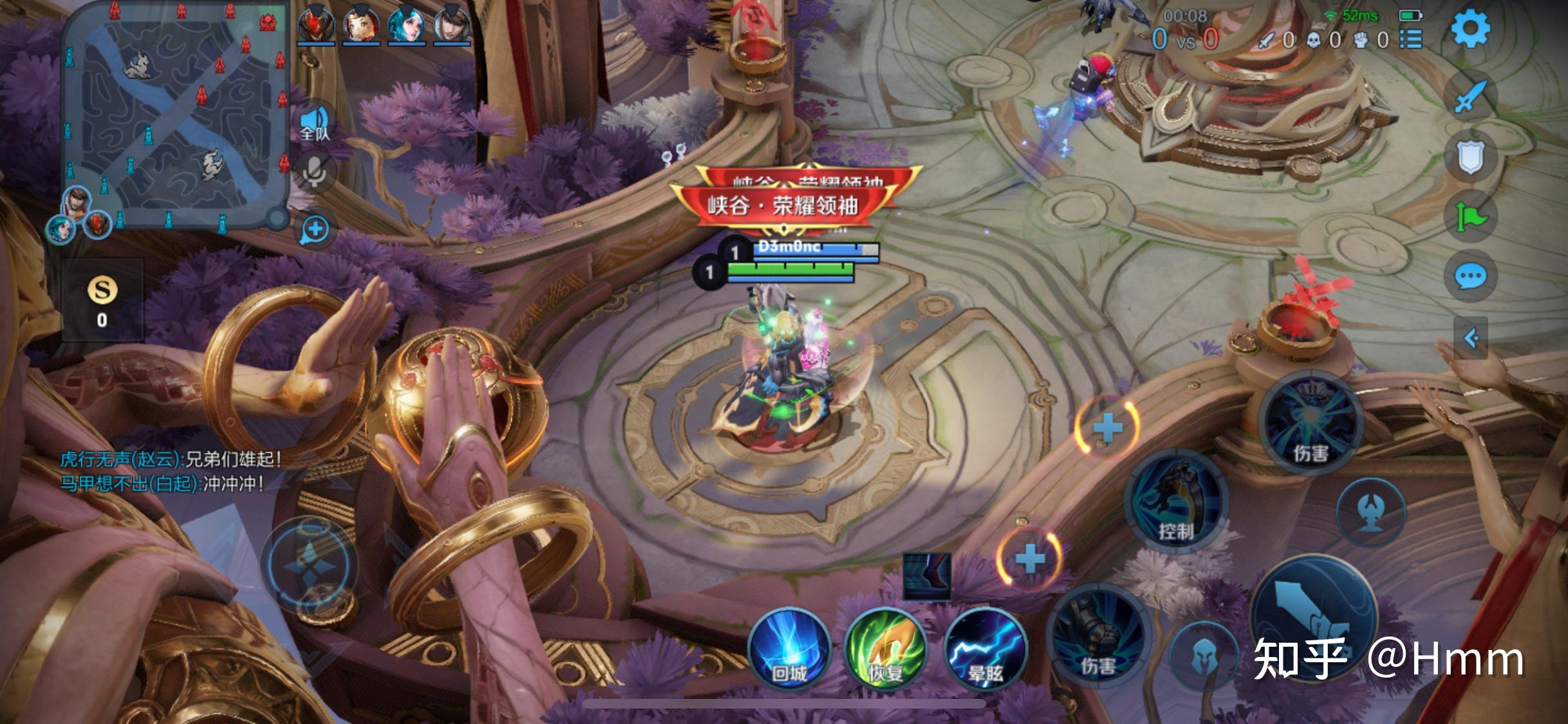Send the green flag gather signal
The image size is (1568, 724).
click(x=1470, y=217)
